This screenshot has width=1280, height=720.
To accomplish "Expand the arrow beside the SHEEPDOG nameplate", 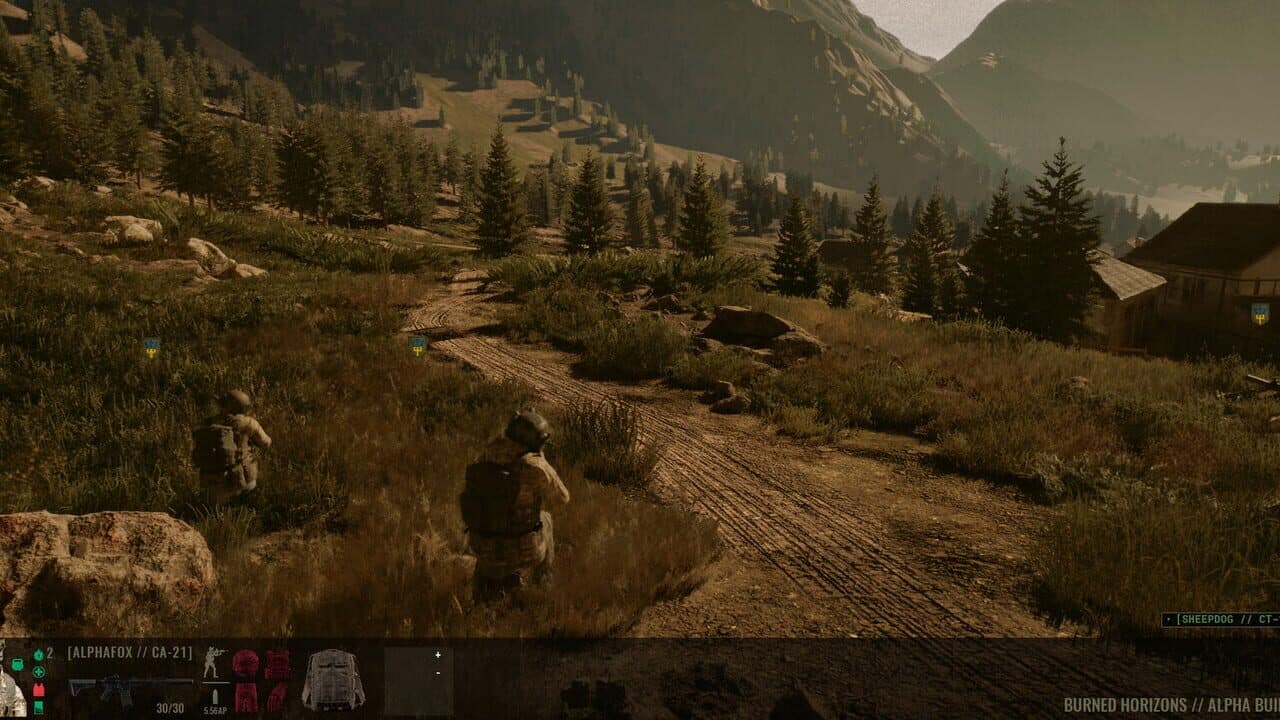I will point(1169,619).
